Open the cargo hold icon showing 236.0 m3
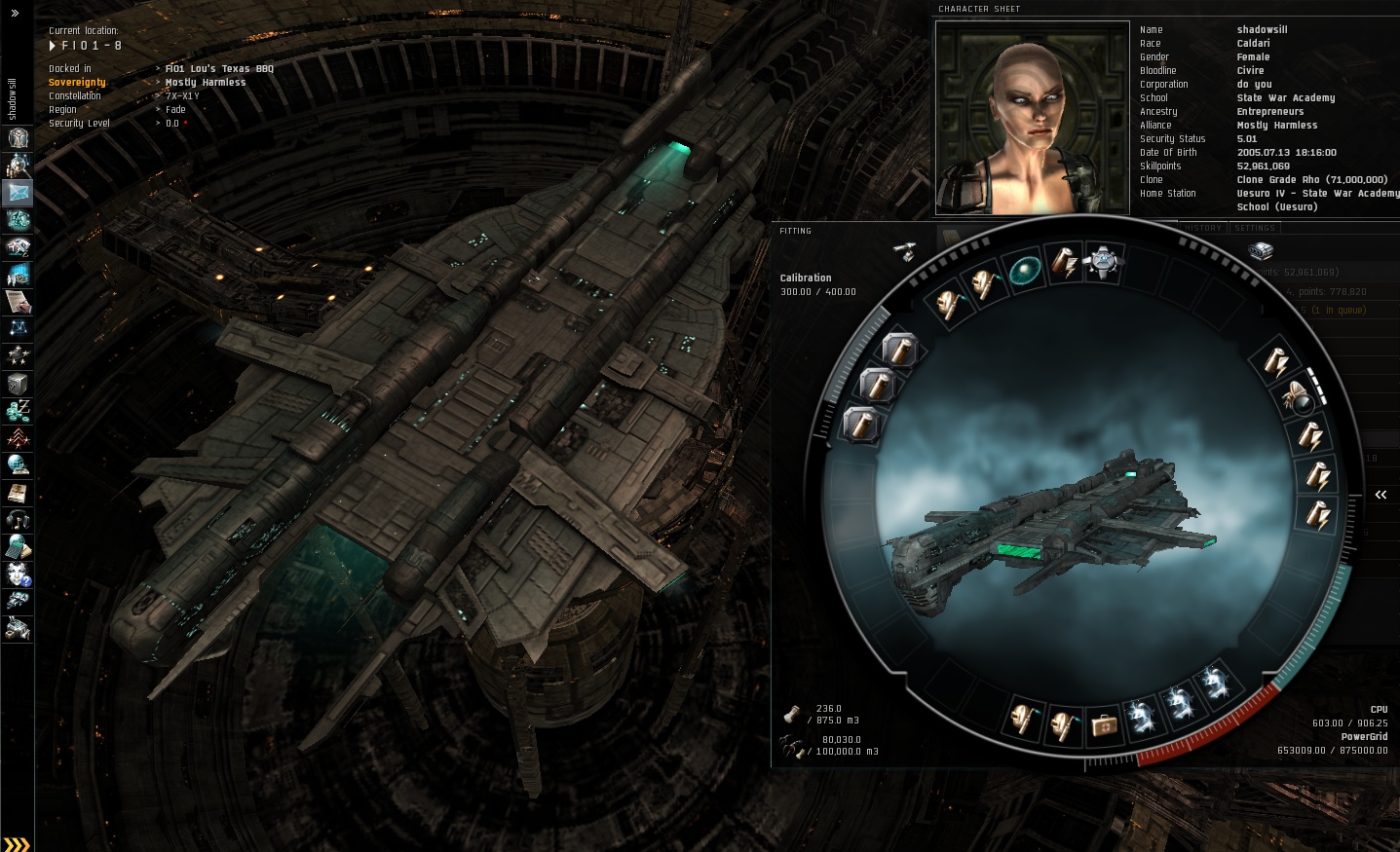Viewport: 1400px width, 852px height. (x=792, y=715)
